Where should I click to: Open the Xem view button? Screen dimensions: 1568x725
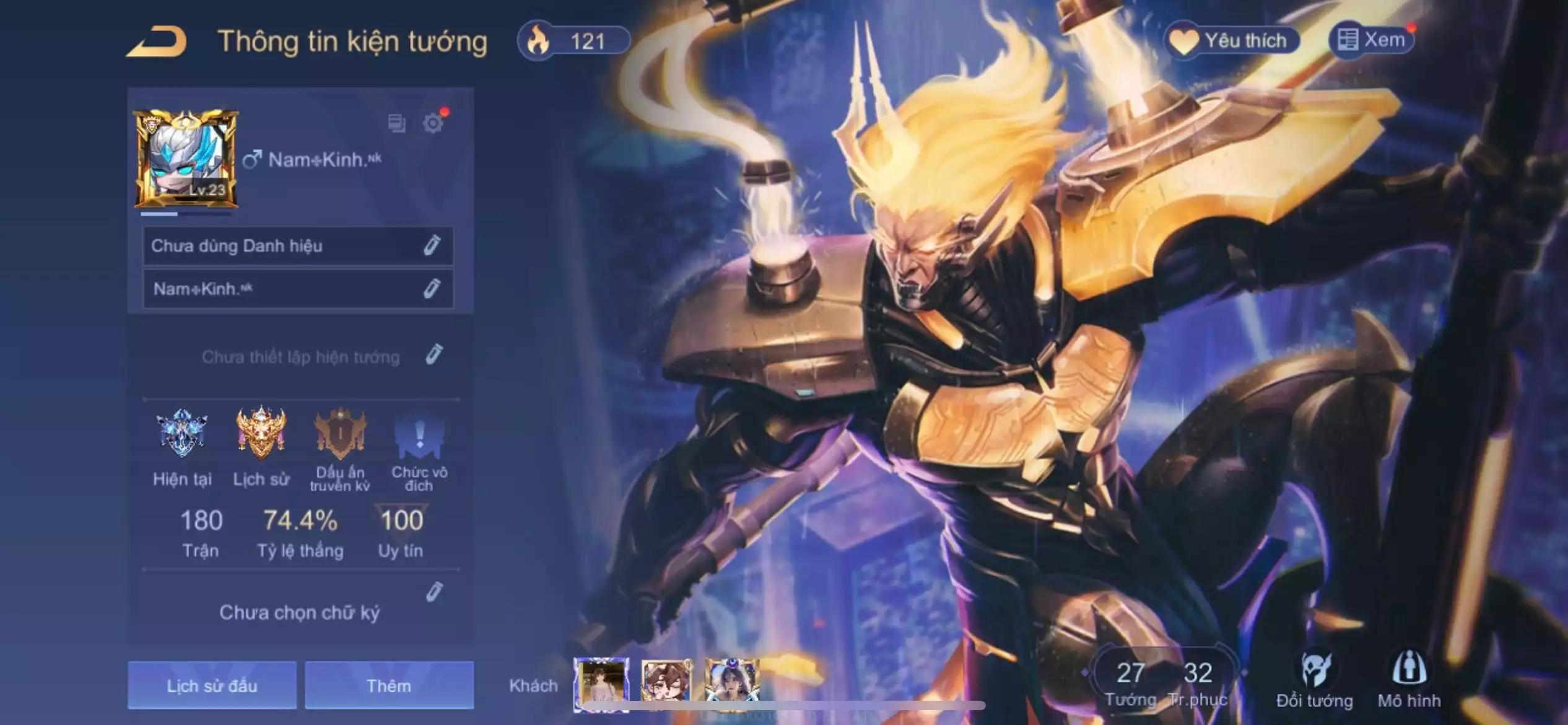1372,40
